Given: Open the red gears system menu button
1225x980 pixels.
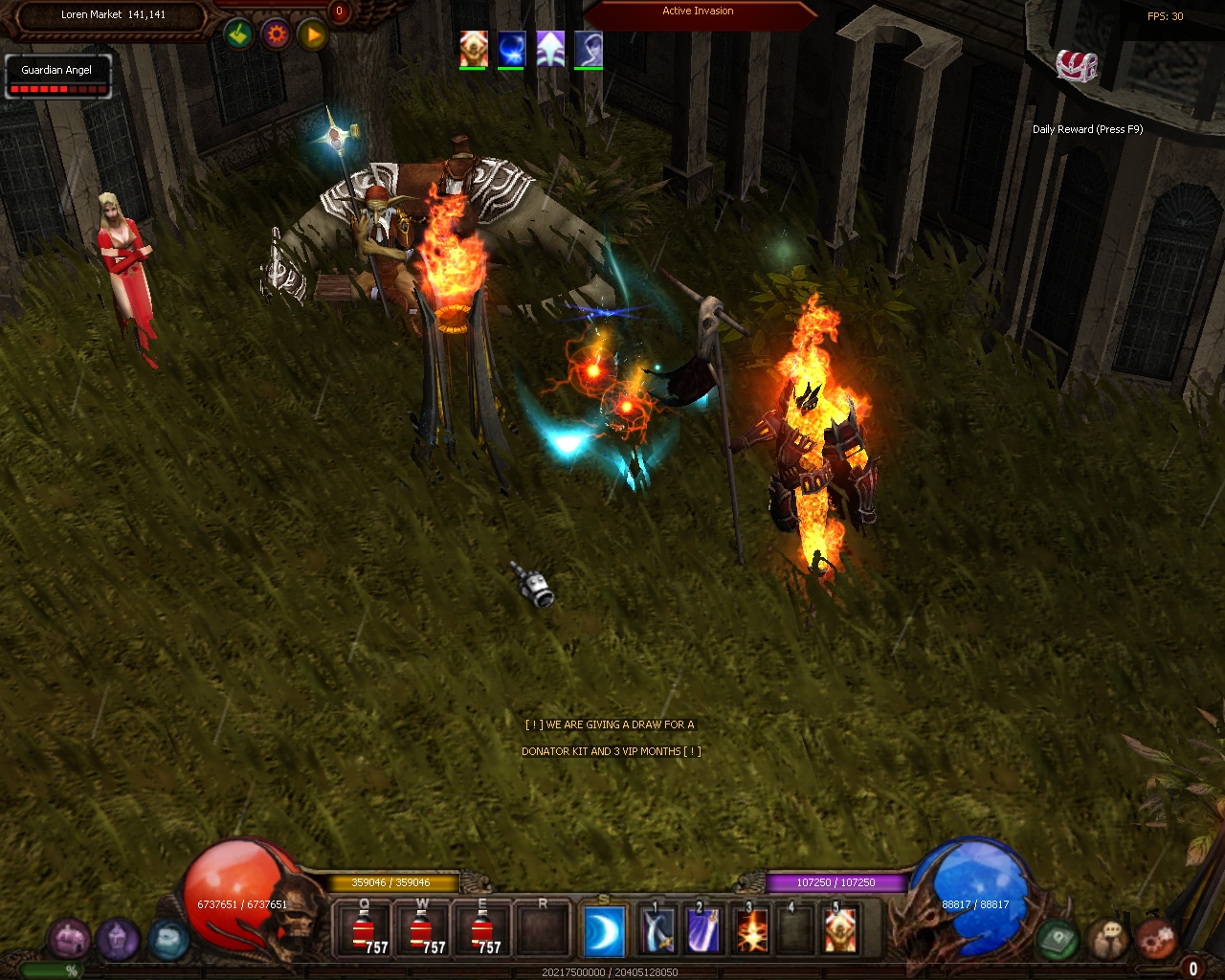Looking at the screenshot, I should pos(1155,939).
